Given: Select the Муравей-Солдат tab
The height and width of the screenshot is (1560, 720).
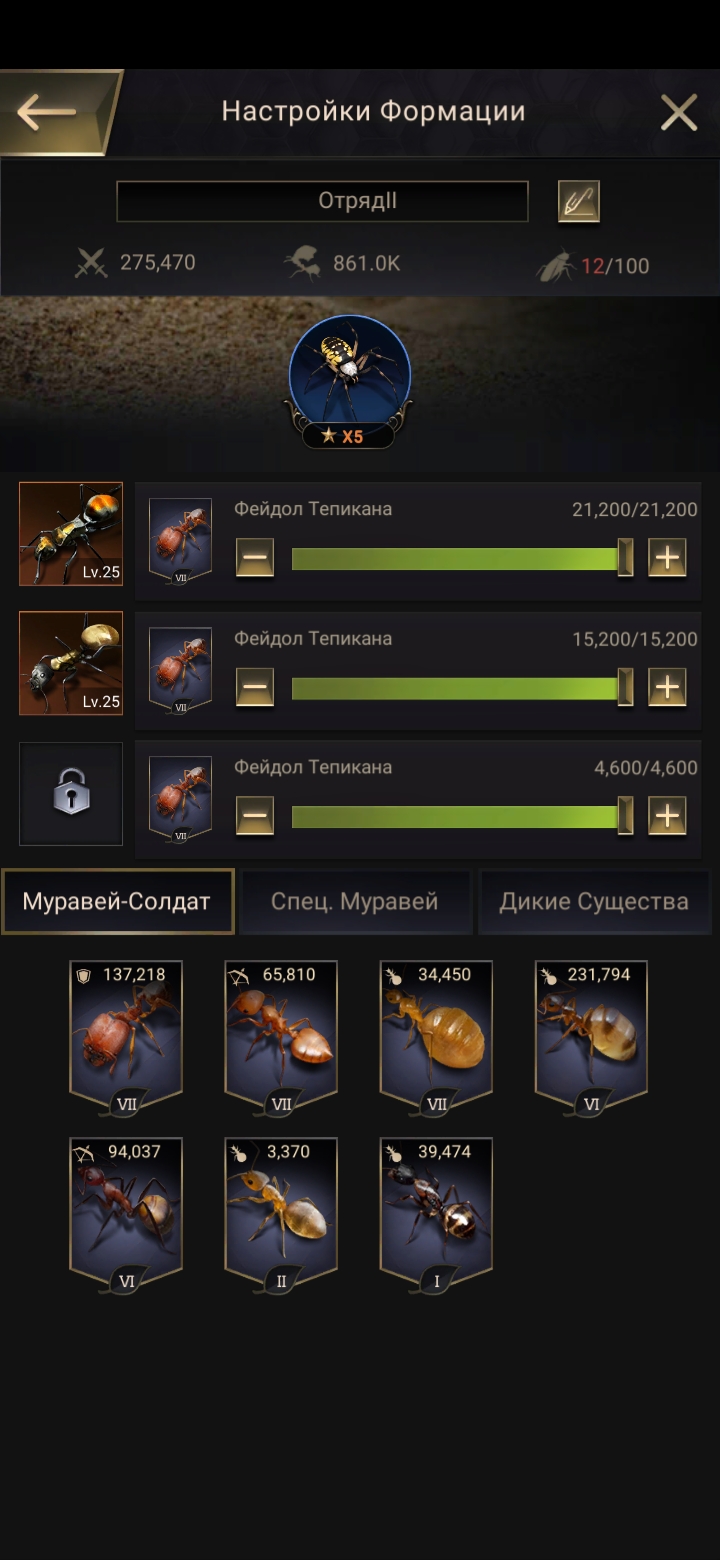Looking at the screenshot, I should pyautogui.click(x=117, y=902).
